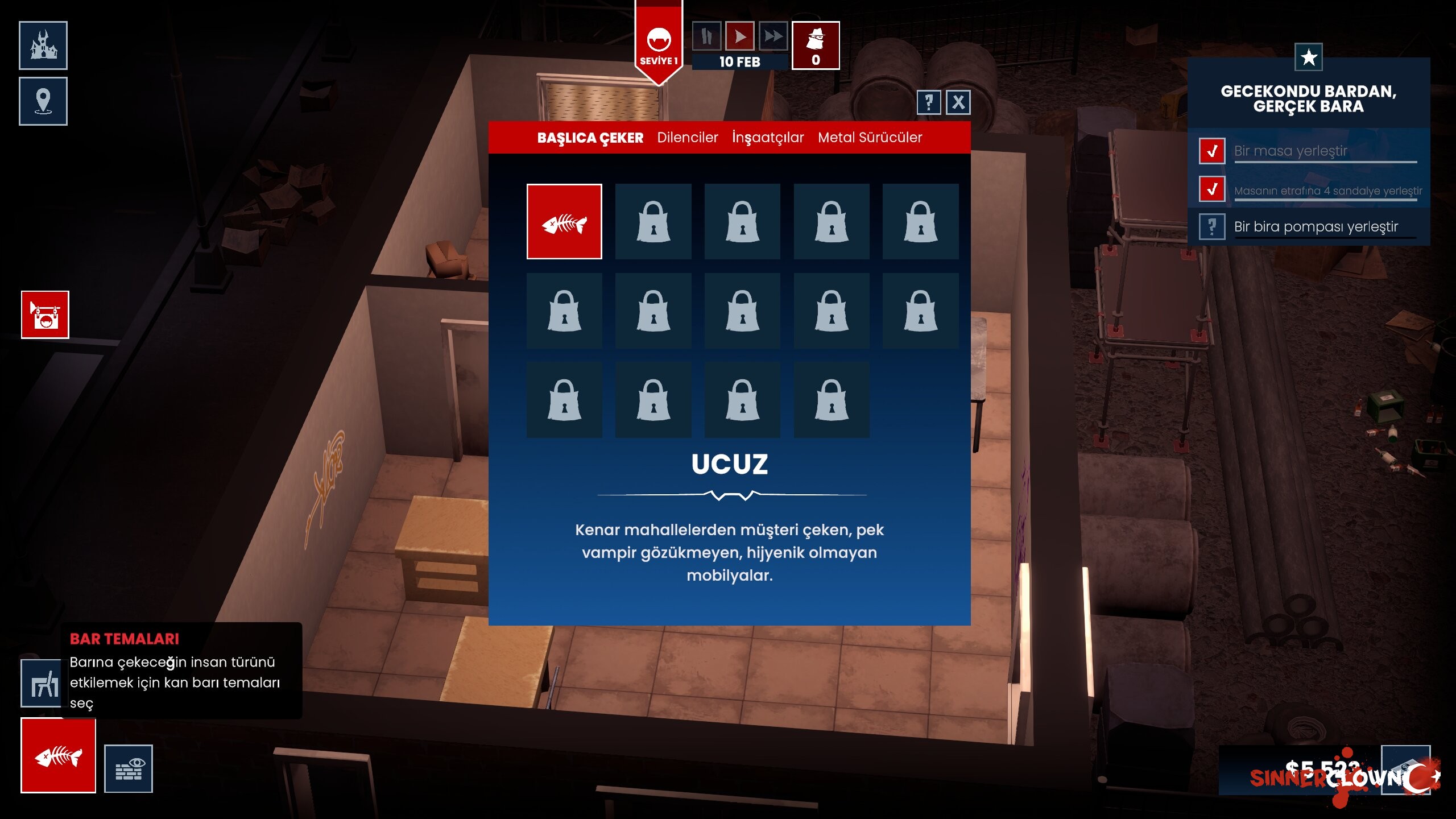
Task: Click the red bar sign icon
Action: tap(45, 315)
